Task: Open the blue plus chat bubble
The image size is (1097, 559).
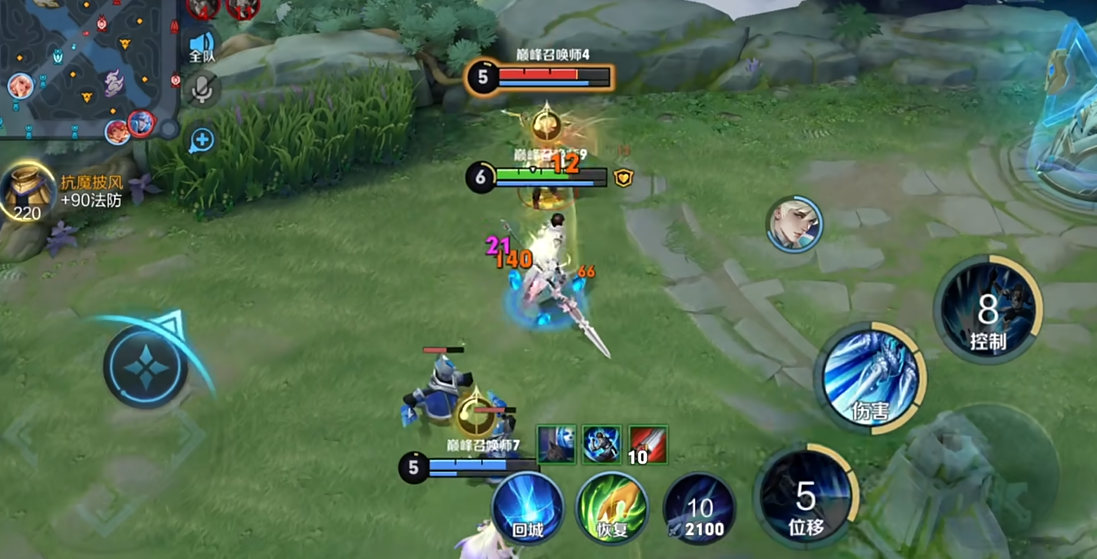Action: 202,140
